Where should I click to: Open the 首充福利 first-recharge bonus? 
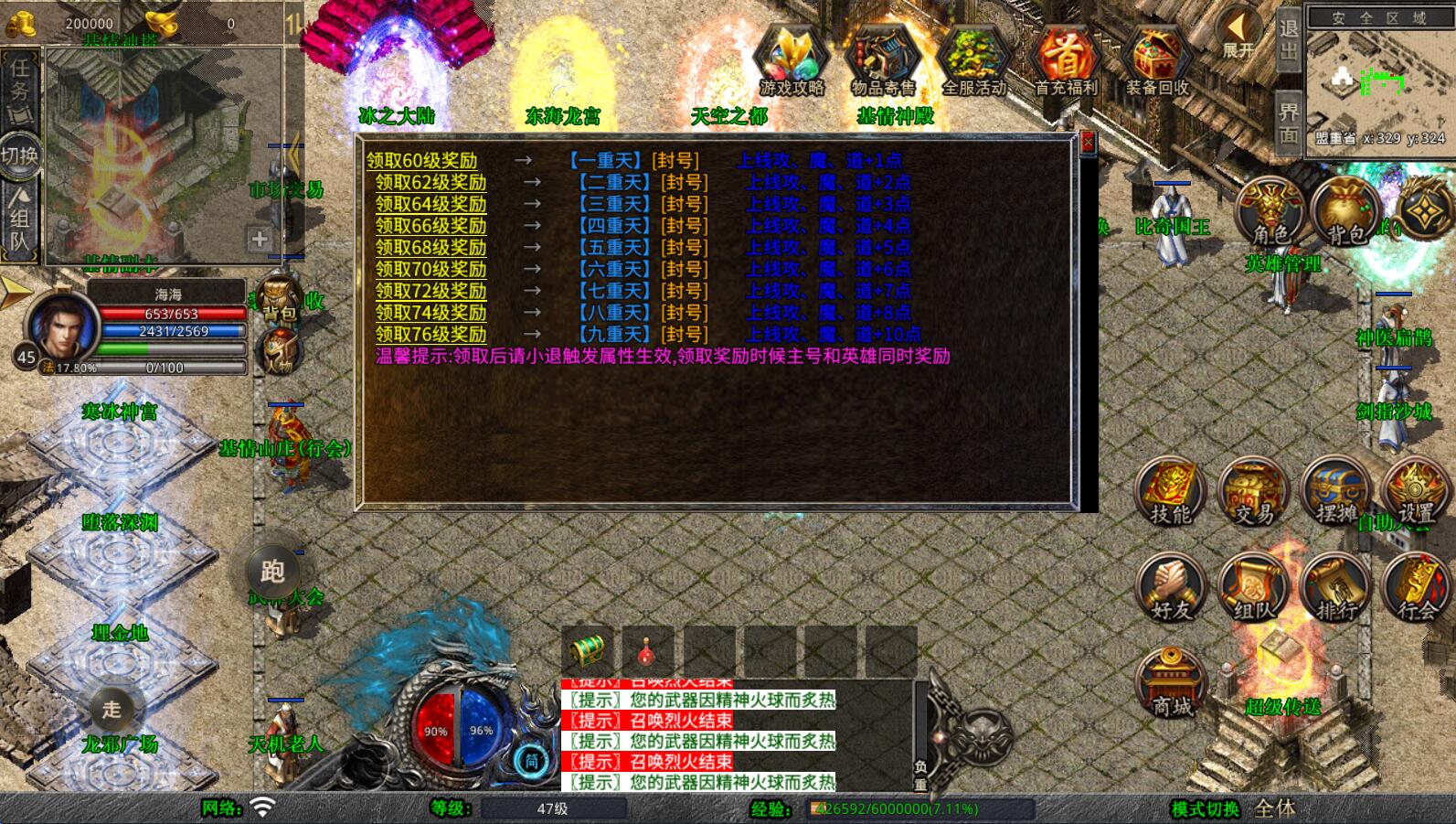tap(1066, 59)
